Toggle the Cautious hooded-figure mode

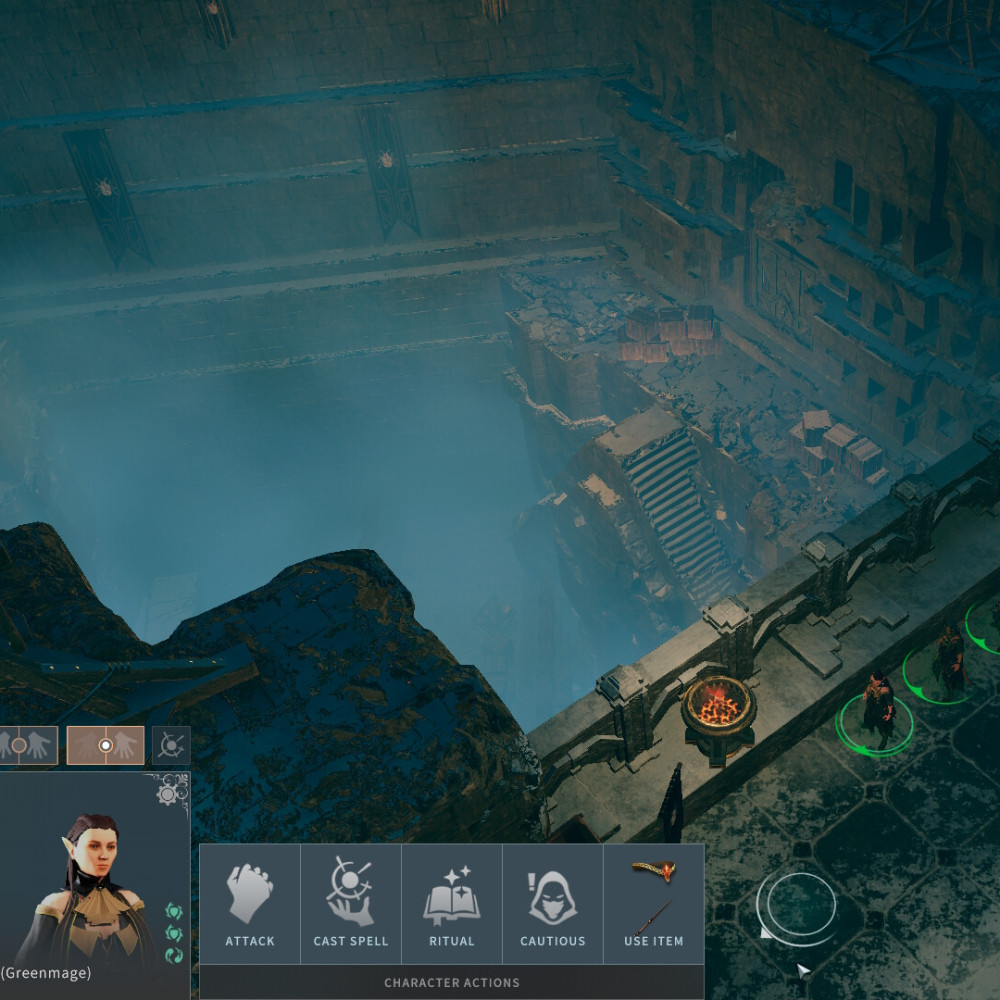[553, 905]
